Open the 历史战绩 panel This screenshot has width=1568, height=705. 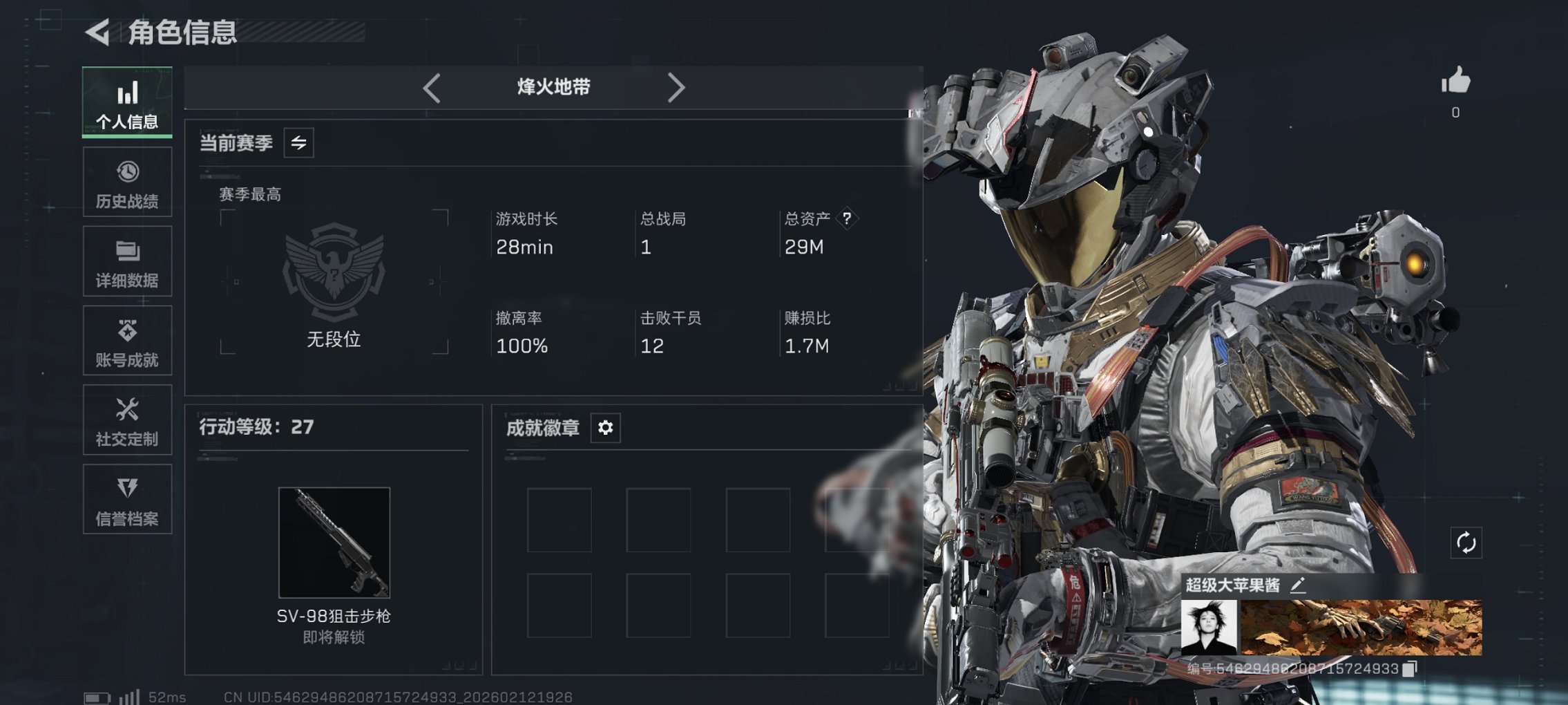coord(127,182)
